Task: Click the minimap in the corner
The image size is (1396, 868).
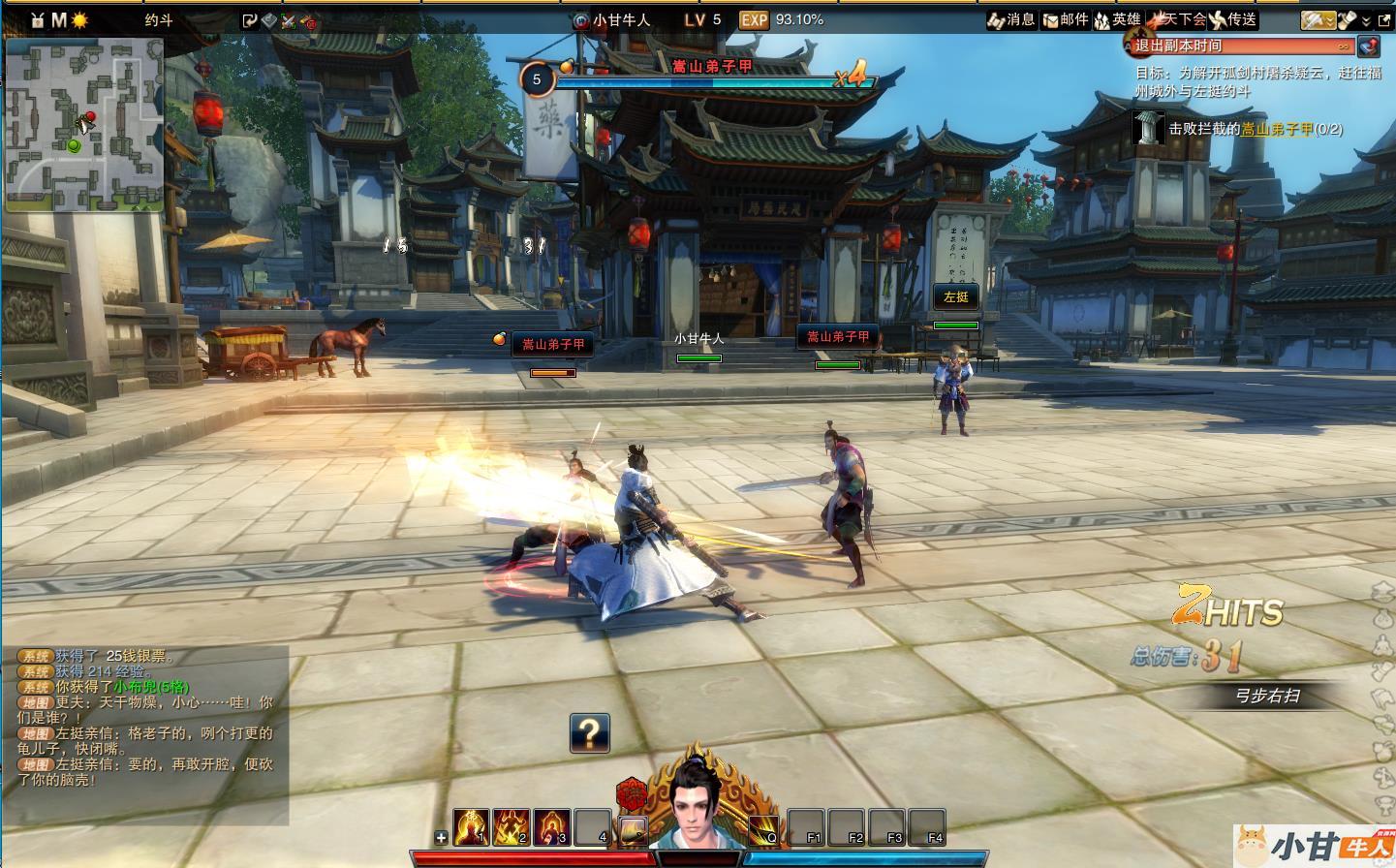Action: pos(84,124)
